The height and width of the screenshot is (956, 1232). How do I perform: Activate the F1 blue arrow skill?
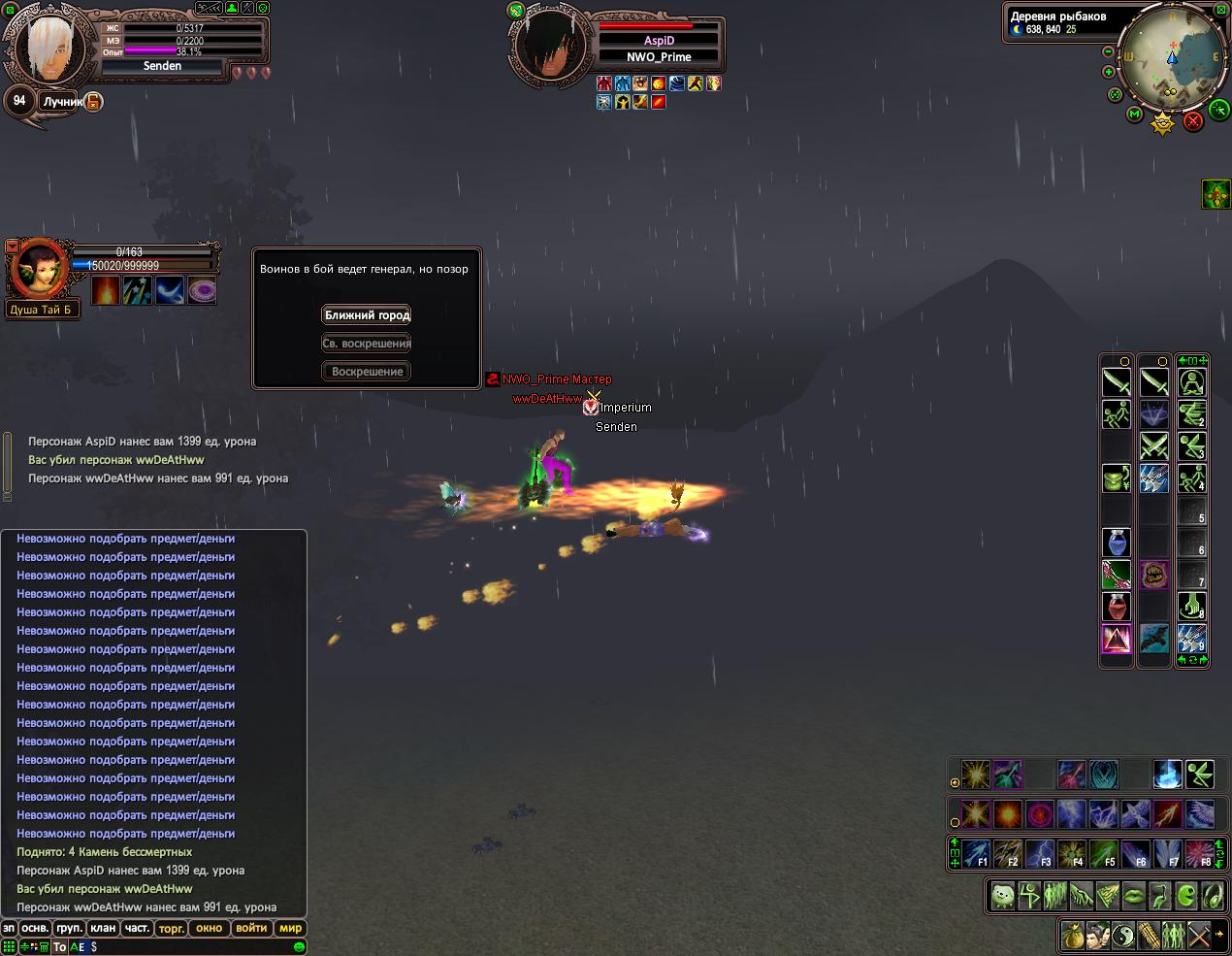[976, 853]
